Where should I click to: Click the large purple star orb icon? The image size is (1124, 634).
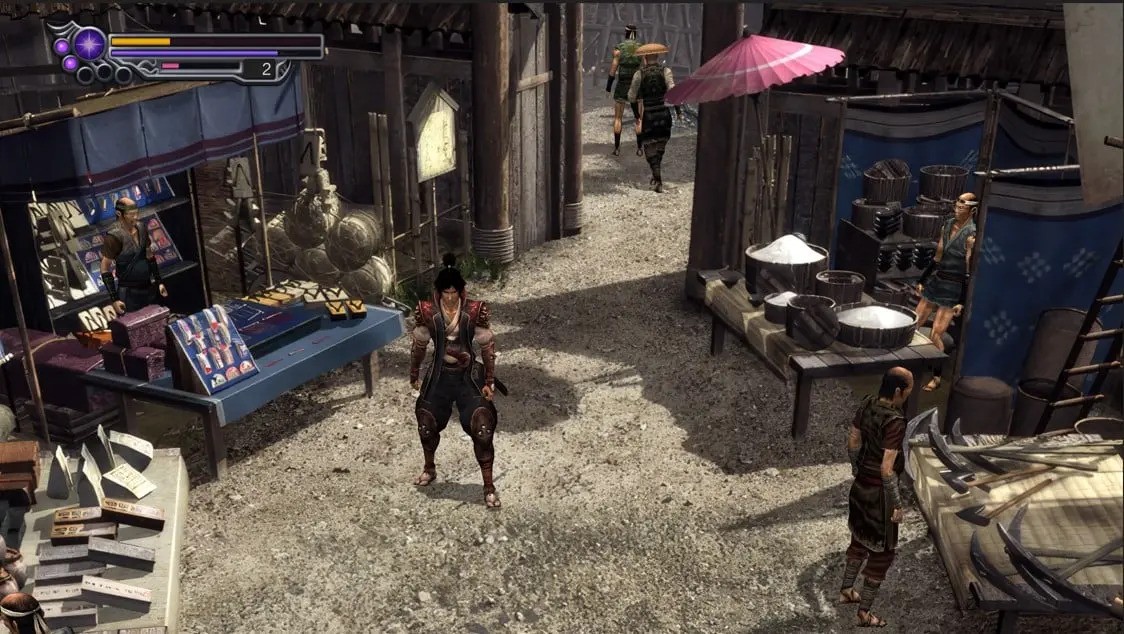pos(89,43)
